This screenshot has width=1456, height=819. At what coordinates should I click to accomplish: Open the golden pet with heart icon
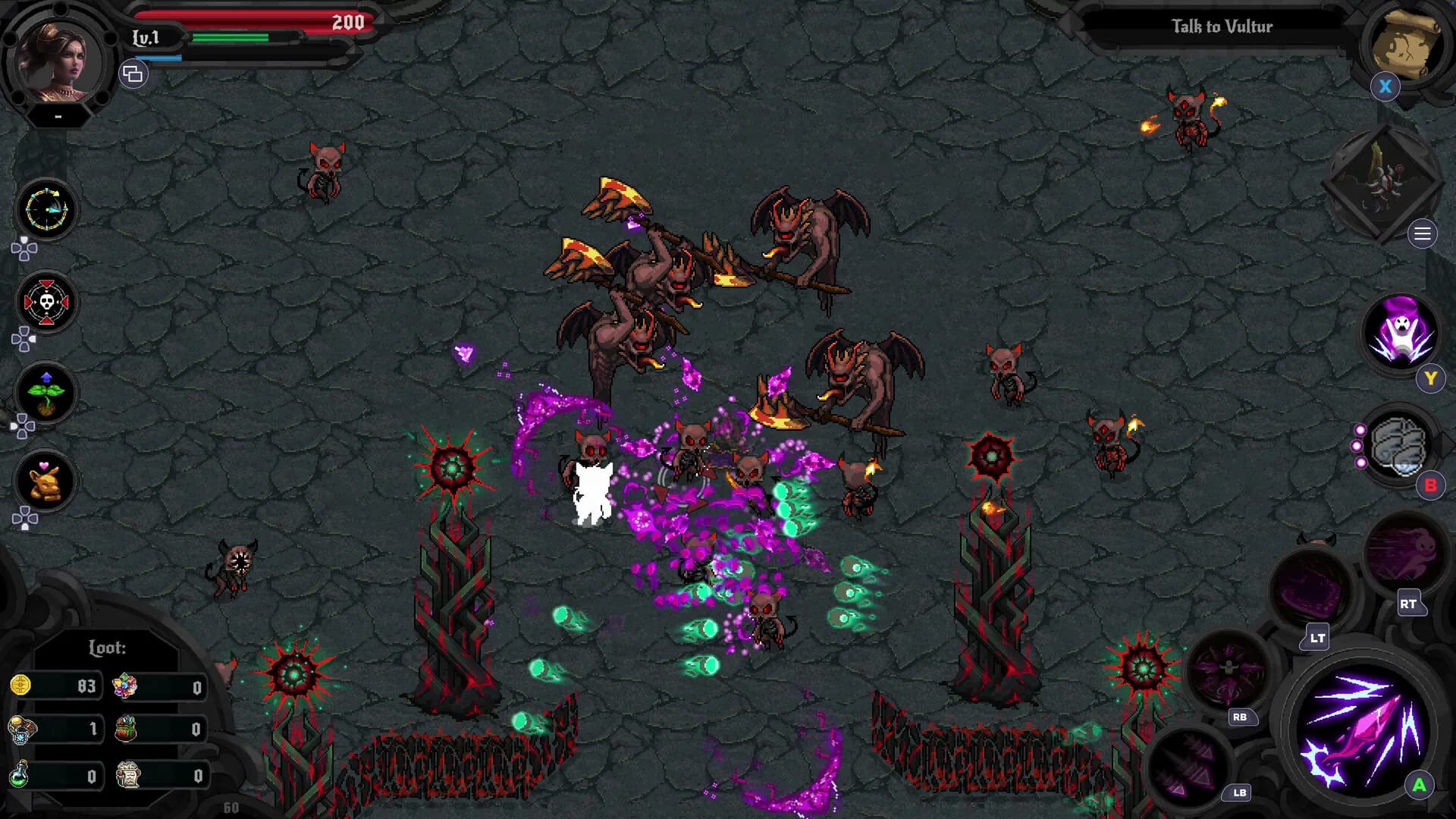pos(46,482)
